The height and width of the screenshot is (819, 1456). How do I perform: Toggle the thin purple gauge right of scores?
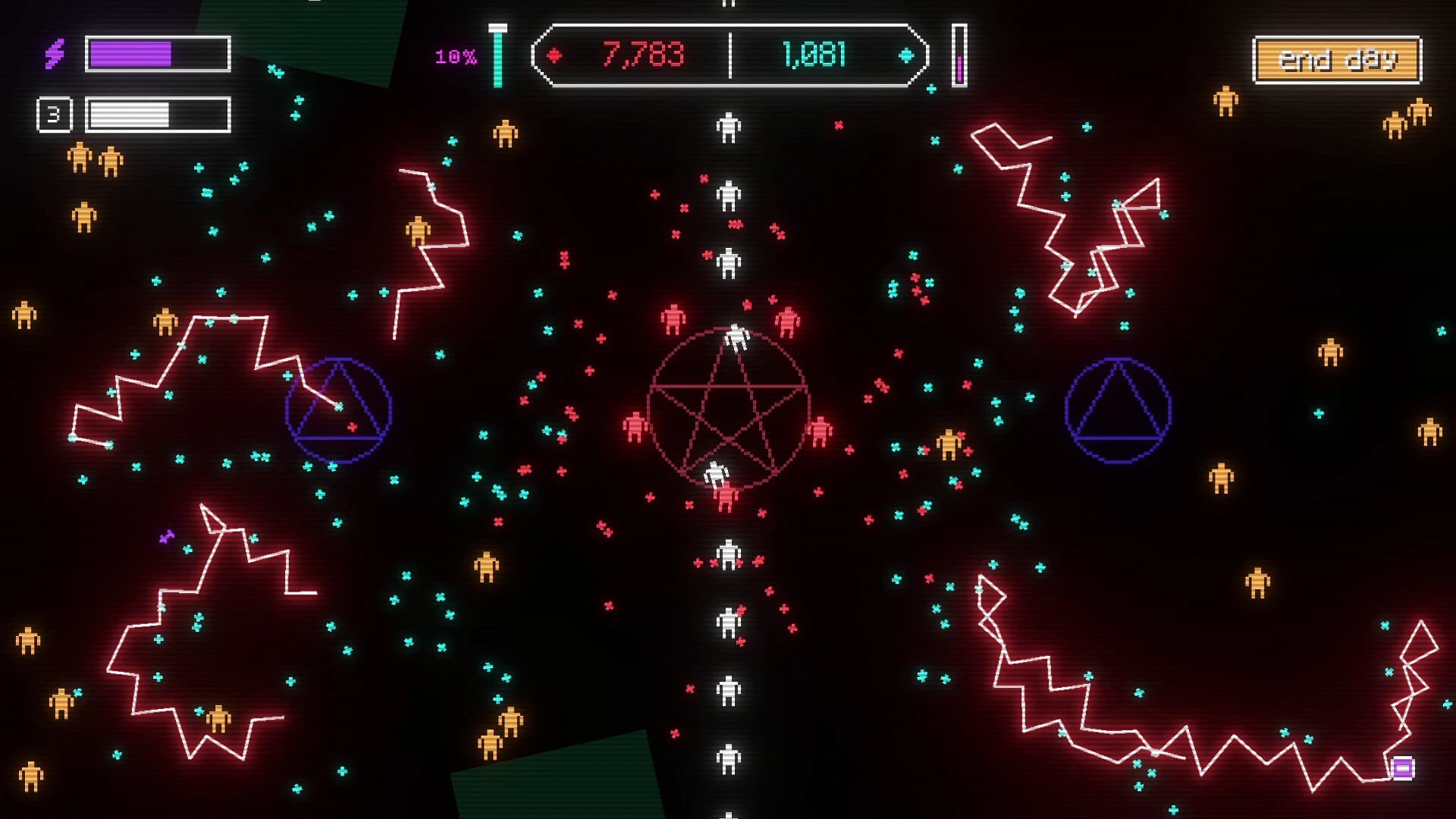(960, 55)
